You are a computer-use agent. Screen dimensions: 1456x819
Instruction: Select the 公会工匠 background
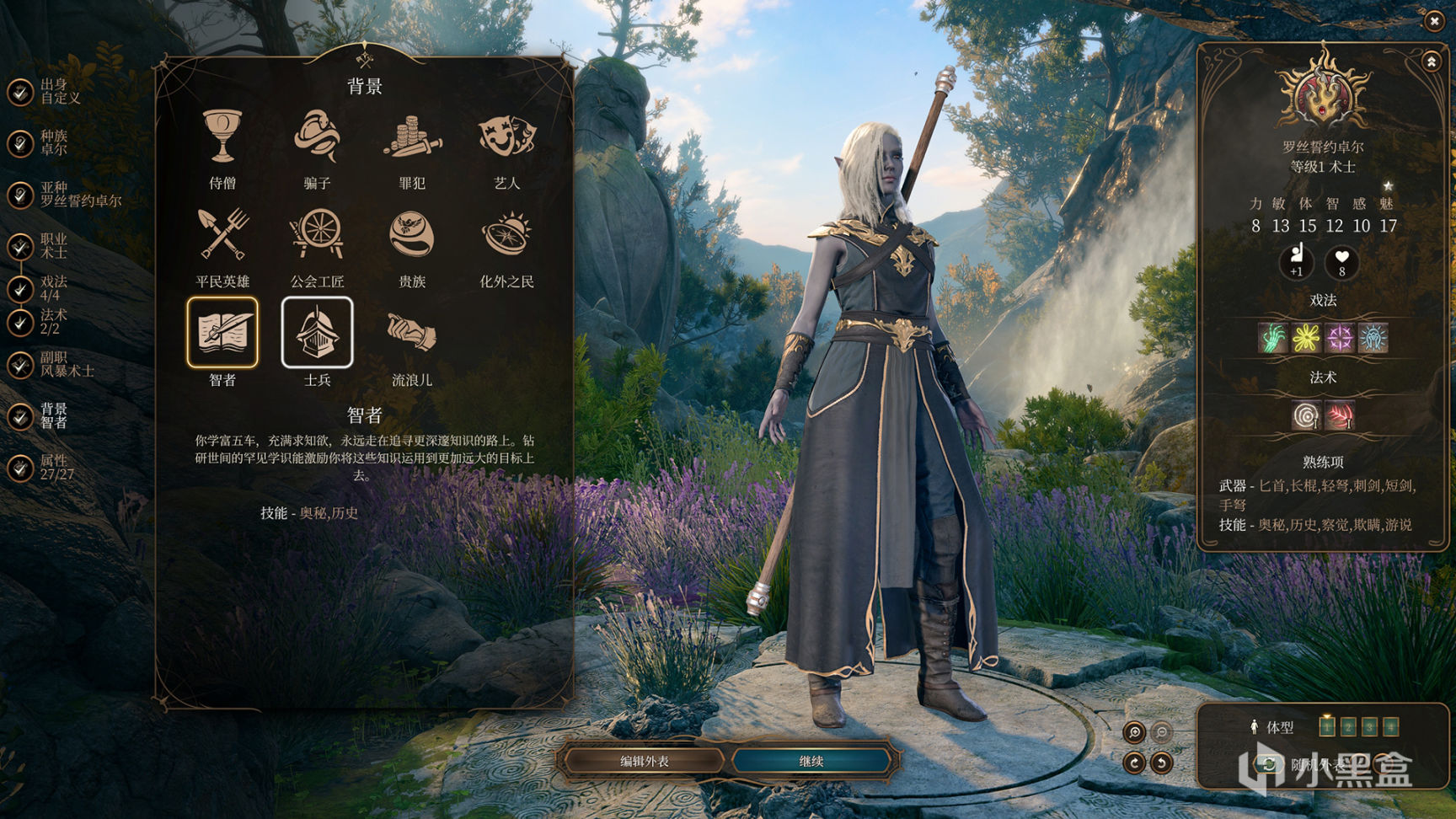point(317,234)
